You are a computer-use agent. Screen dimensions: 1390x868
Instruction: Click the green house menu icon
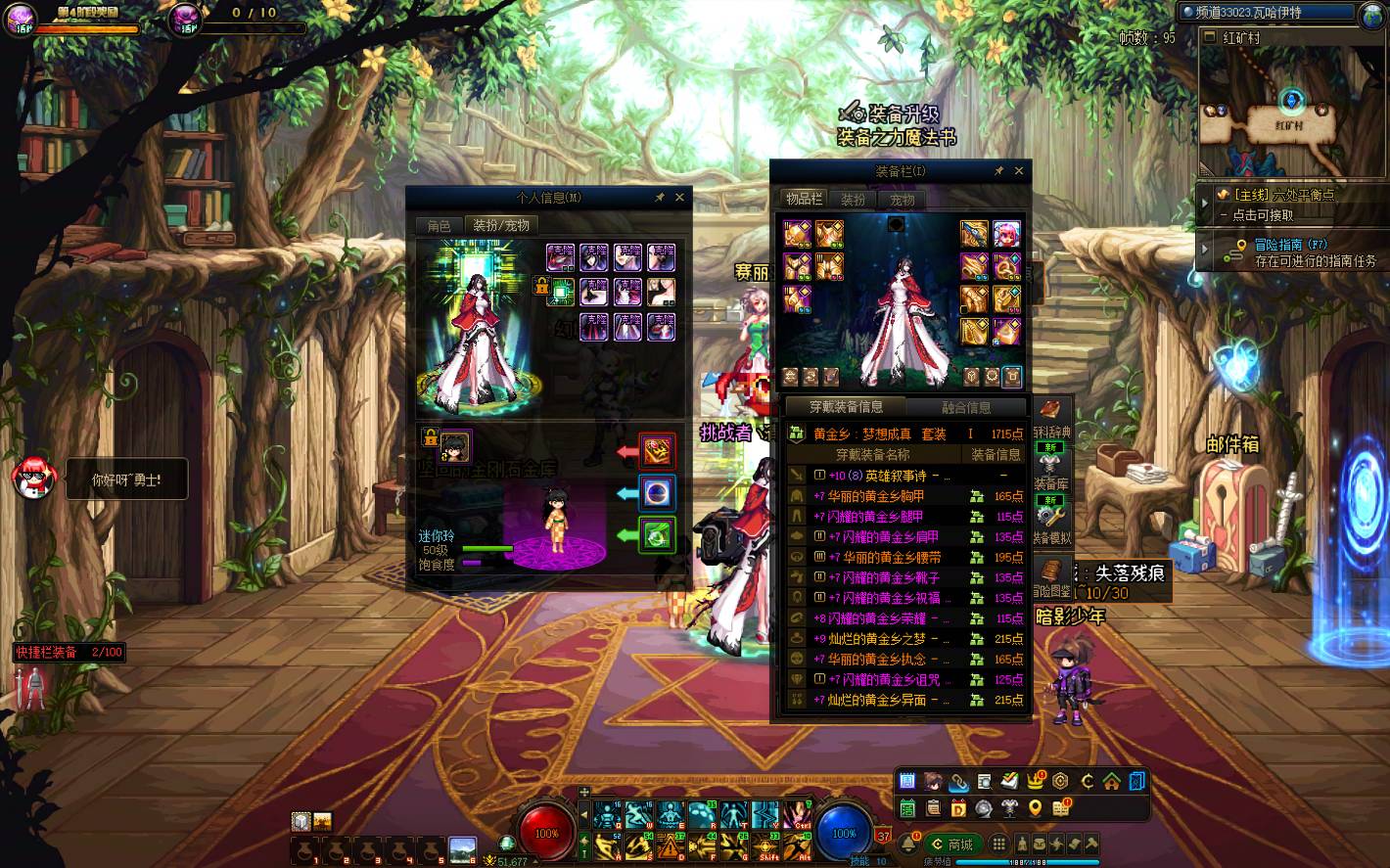pos(1112,781)
